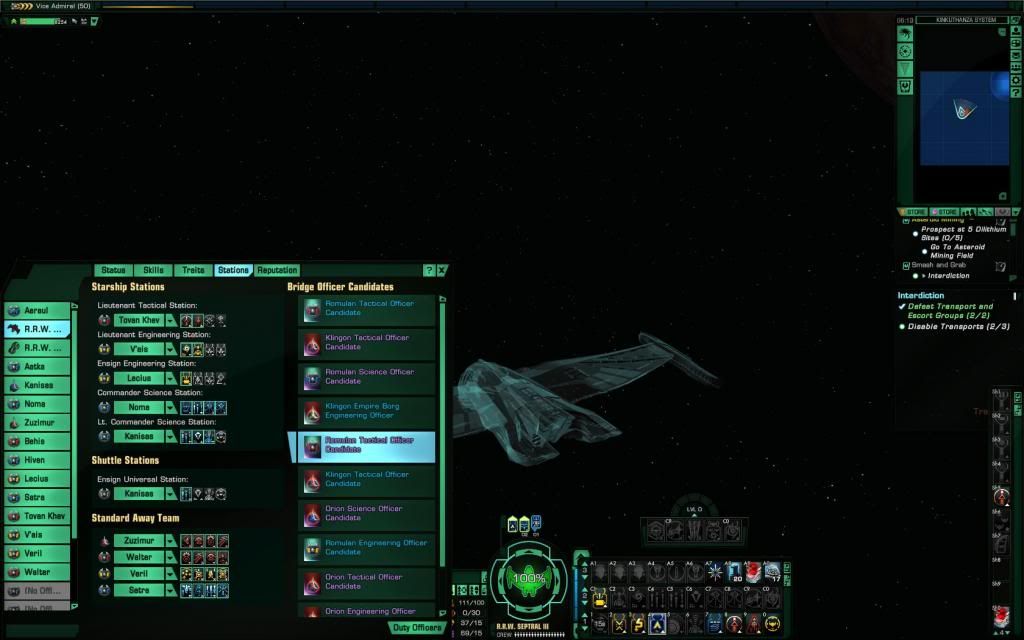Close the character window
Image resolution: width=1024 pixels, height=640 pixels.
point(442,270)
